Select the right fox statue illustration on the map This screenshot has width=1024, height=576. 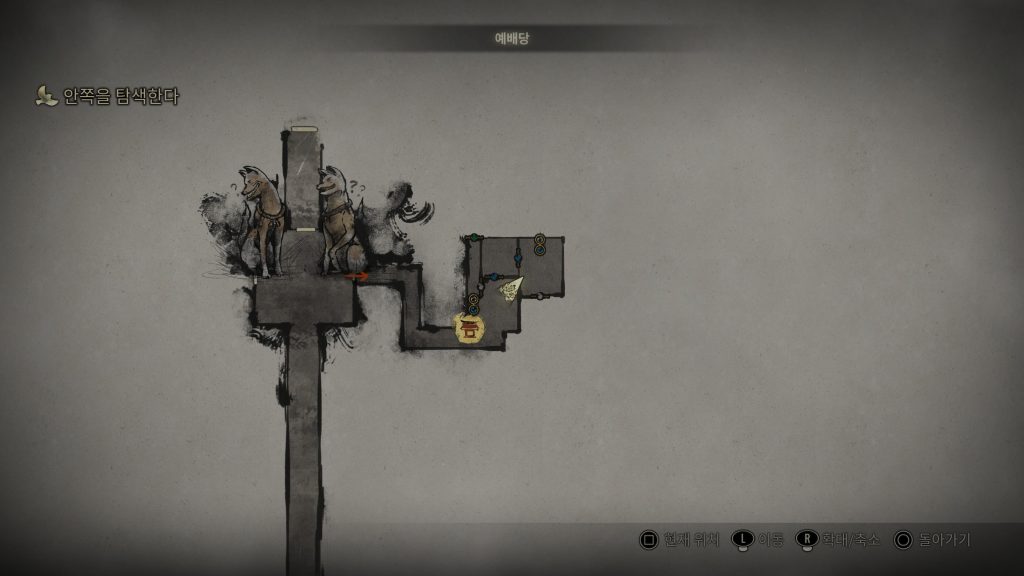[335, 218]
